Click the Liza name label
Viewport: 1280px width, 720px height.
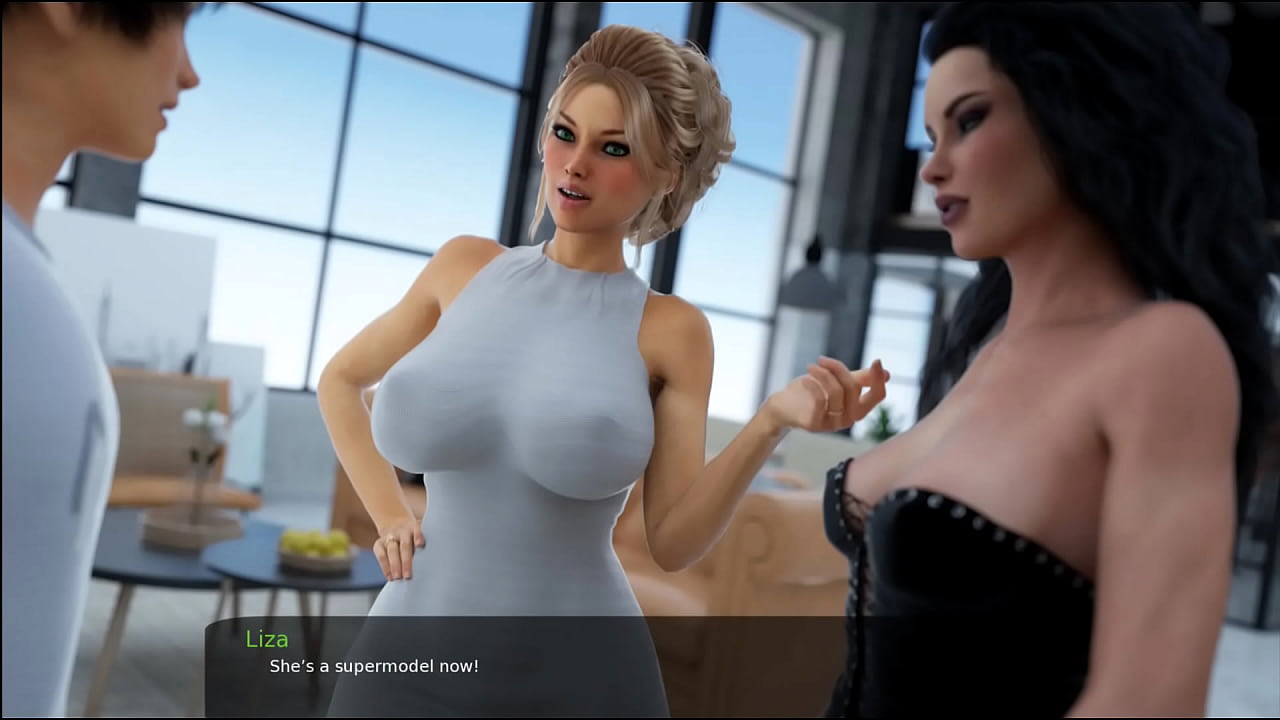[x=268, y=639]
